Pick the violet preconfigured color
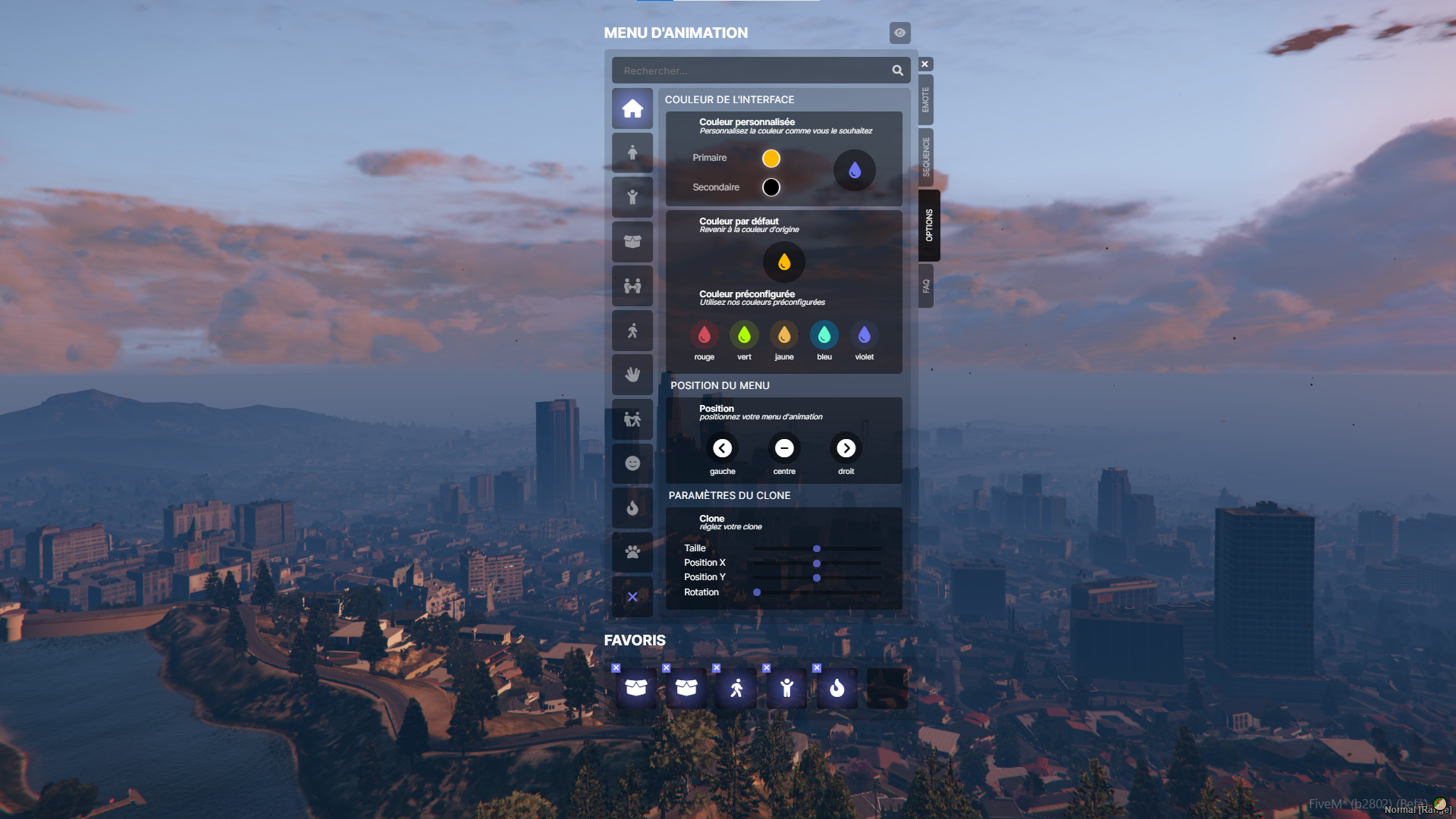 pos(864,334)
